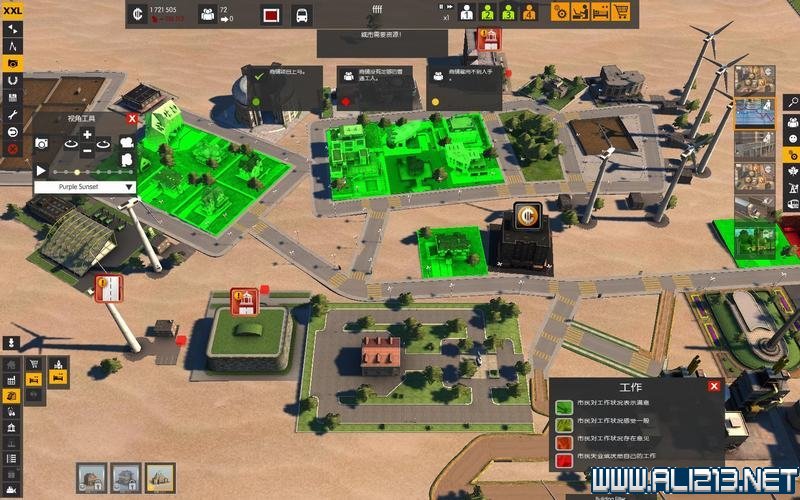Viewport: 800px width, 500px height.
Task: Select the shopping cart build category
Action: (x=34, y=364)
